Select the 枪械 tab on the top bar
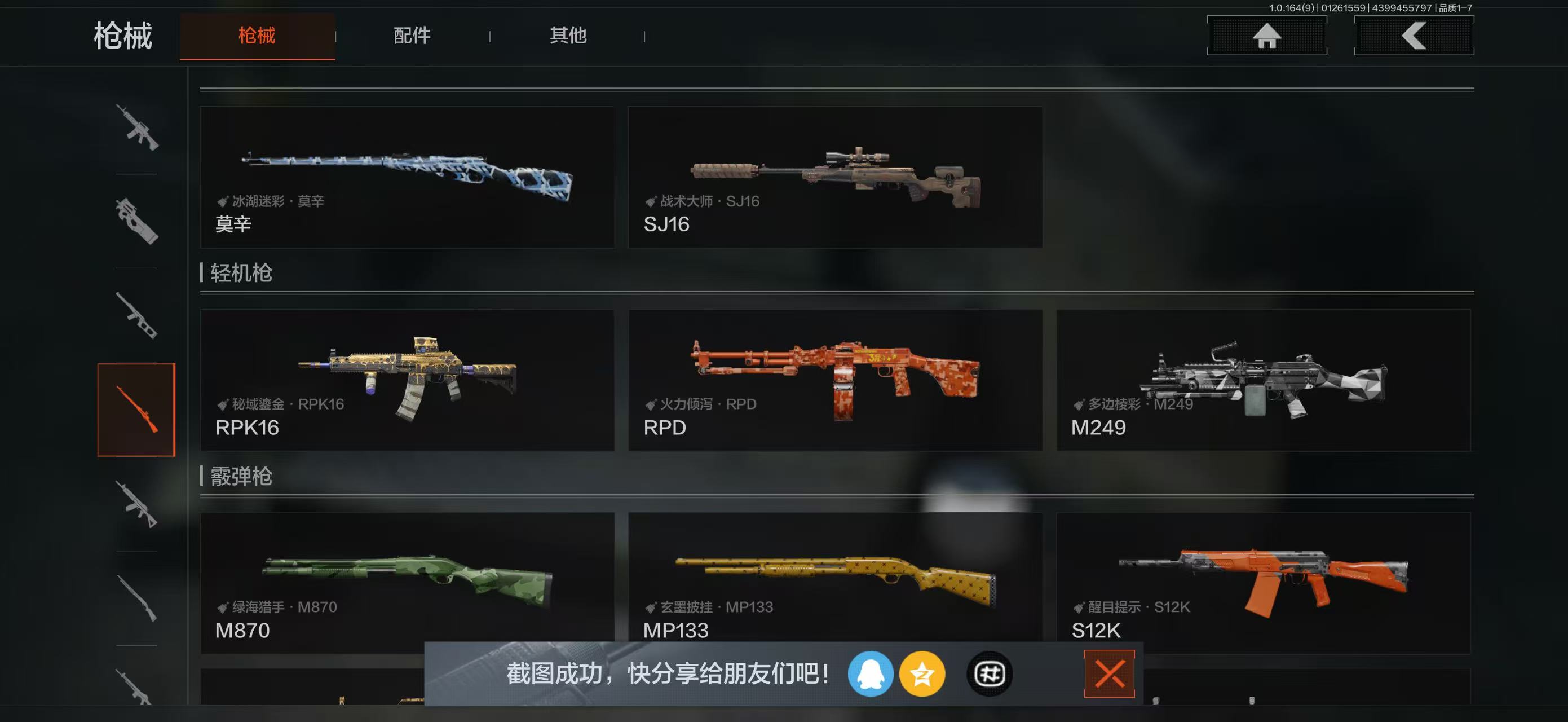Image resolution: width=1568 pixels, height=722 pixels. [257, 36]
